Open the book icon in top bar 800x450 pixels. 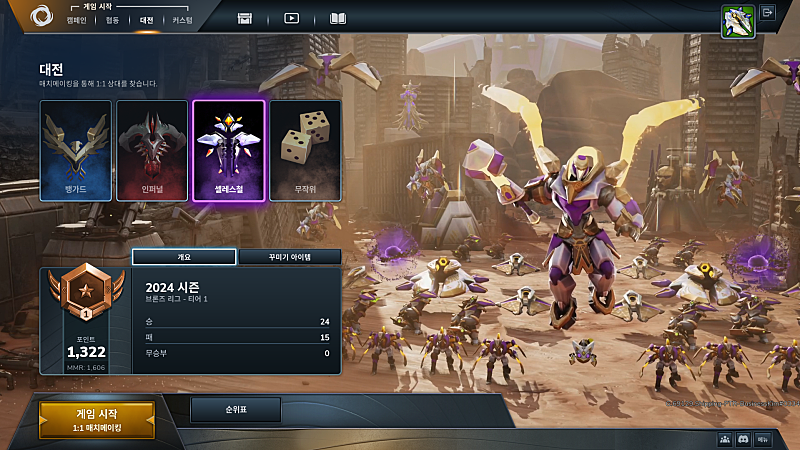coord(338,18)
